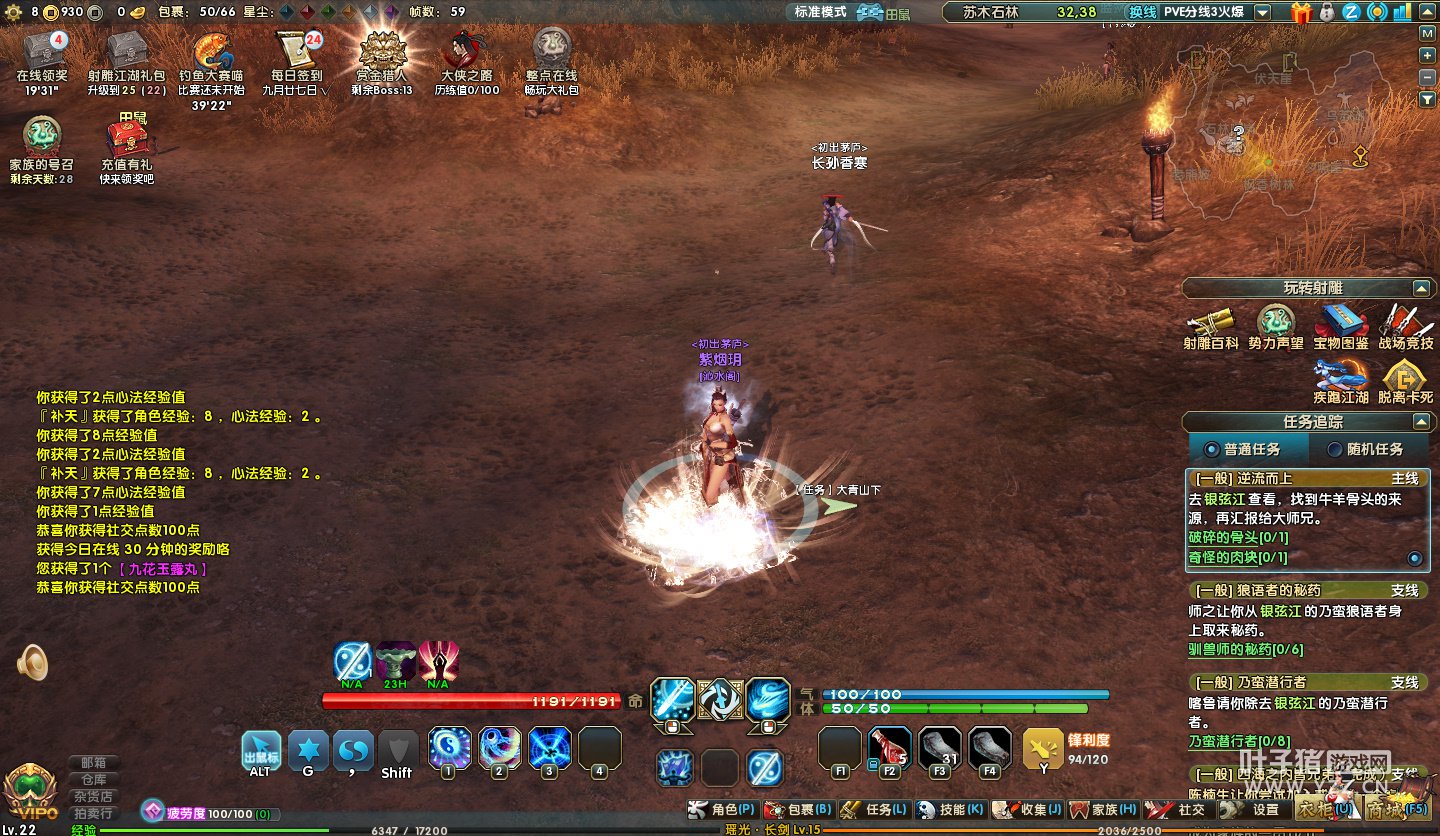Collapse the 任务追踪 quest tracker panel

pyautogui.click(x=1421, y=422)
